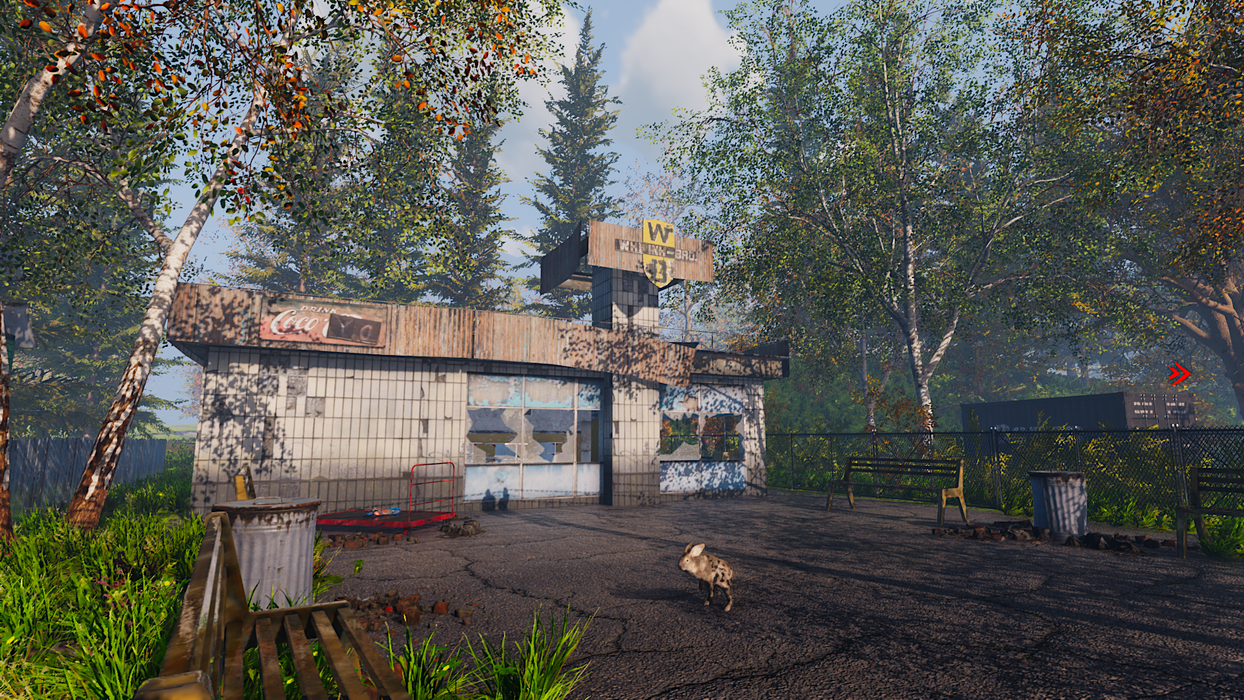Click the red double-chevron waypoint marker
This screenshot has height=700, width=1244.
[1179, 374]
